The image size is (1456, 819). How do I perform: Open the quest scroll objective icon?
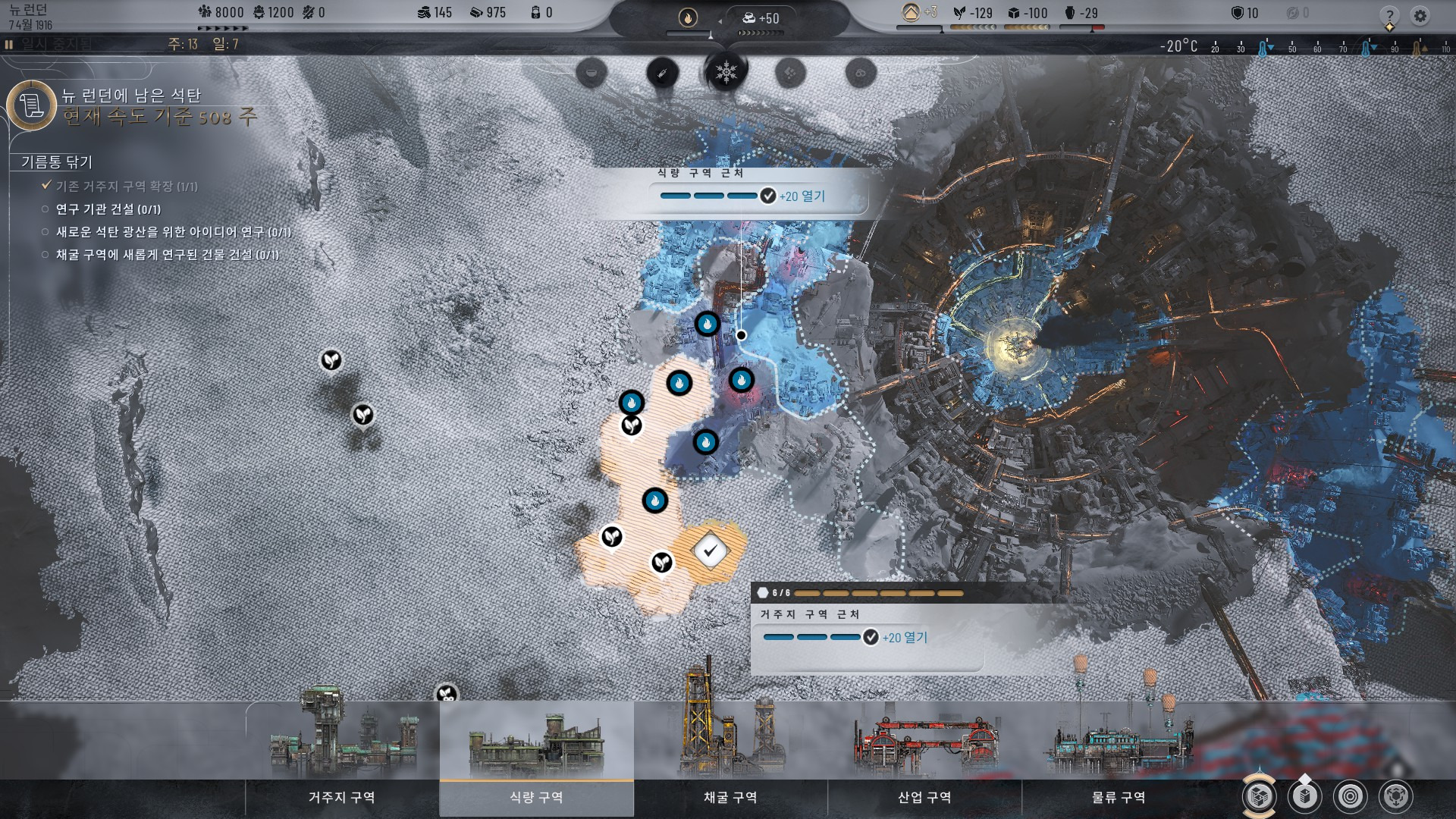tap(32, 105)
